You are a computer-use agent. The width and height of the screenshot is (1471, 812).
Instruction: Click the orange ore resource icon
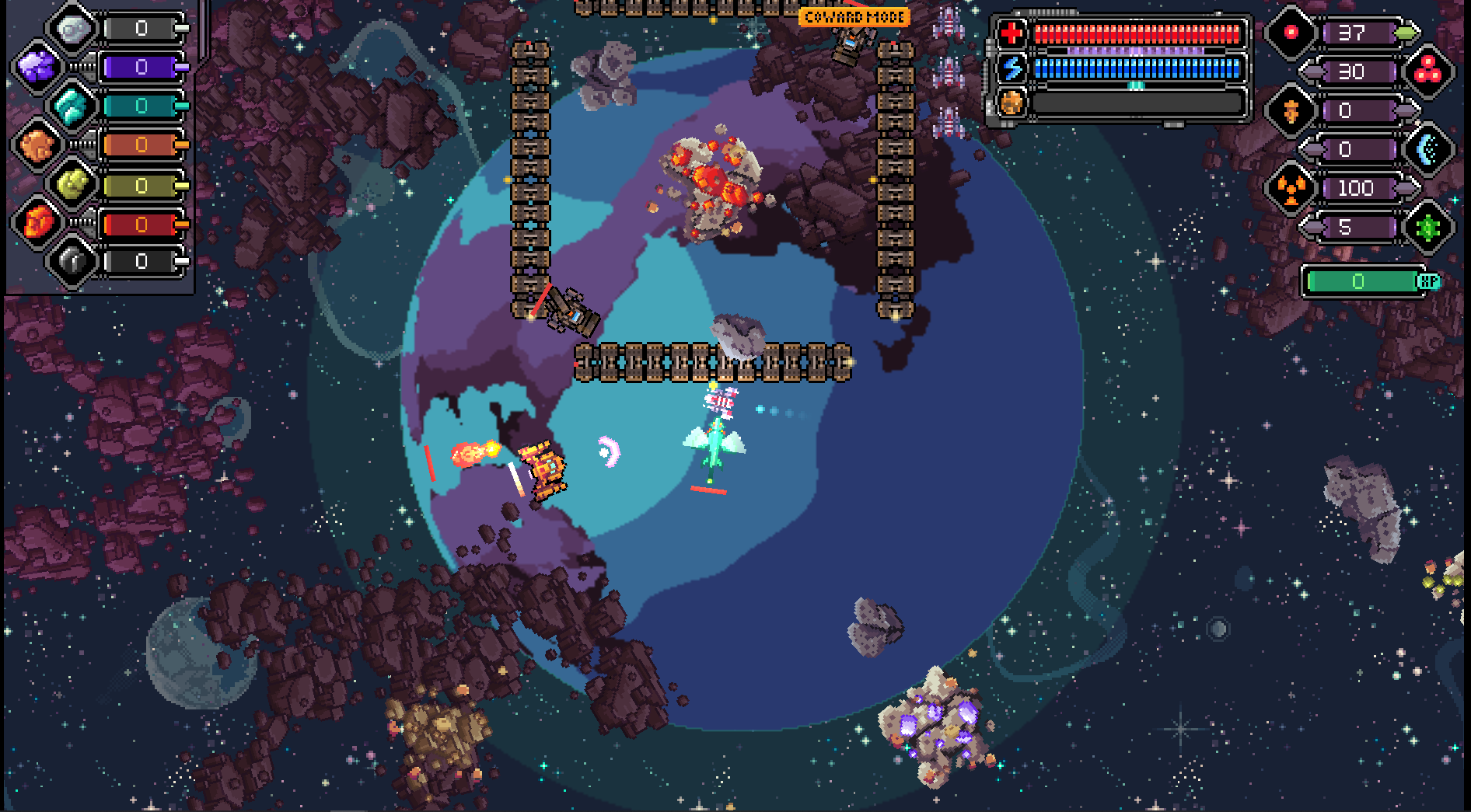pos(37,145)
